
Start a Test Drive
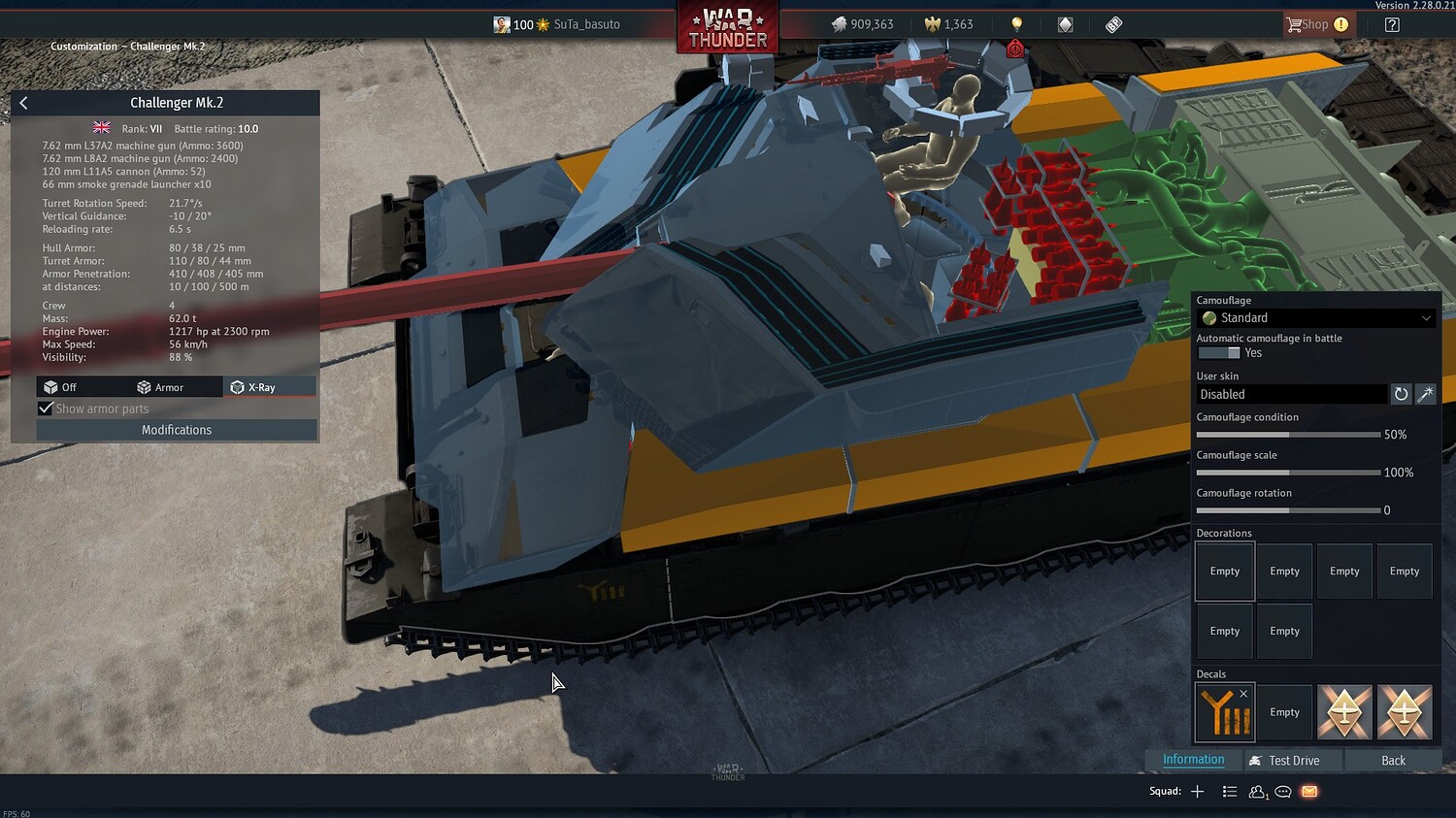click(x=1292, y=760)
